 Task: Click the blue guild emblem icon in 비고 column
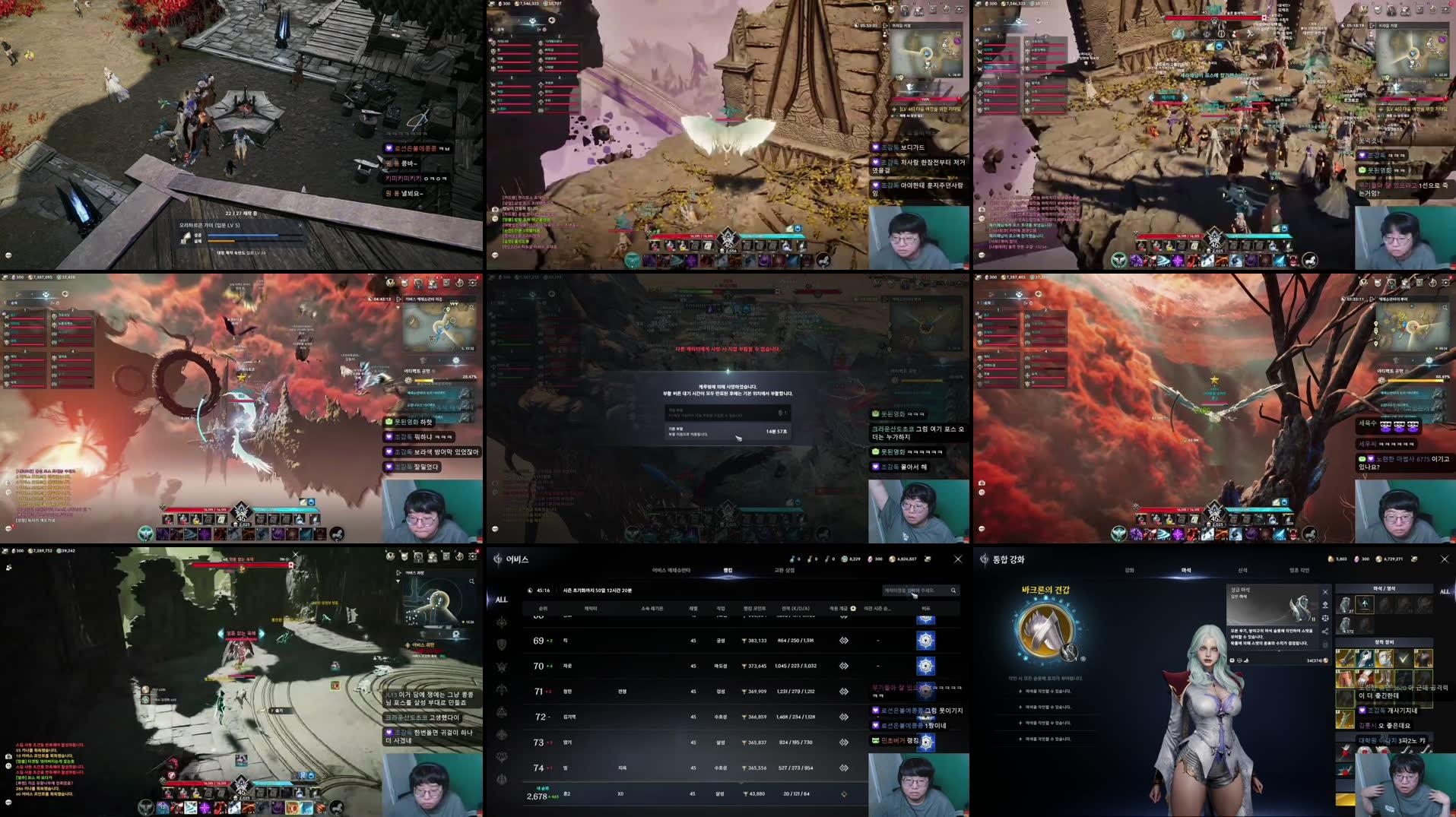tap(925, 641)
